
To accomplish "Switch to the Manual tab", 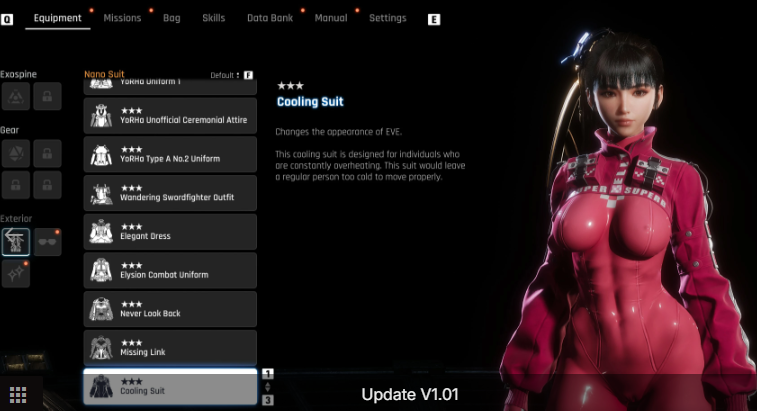I will (331, 18).
